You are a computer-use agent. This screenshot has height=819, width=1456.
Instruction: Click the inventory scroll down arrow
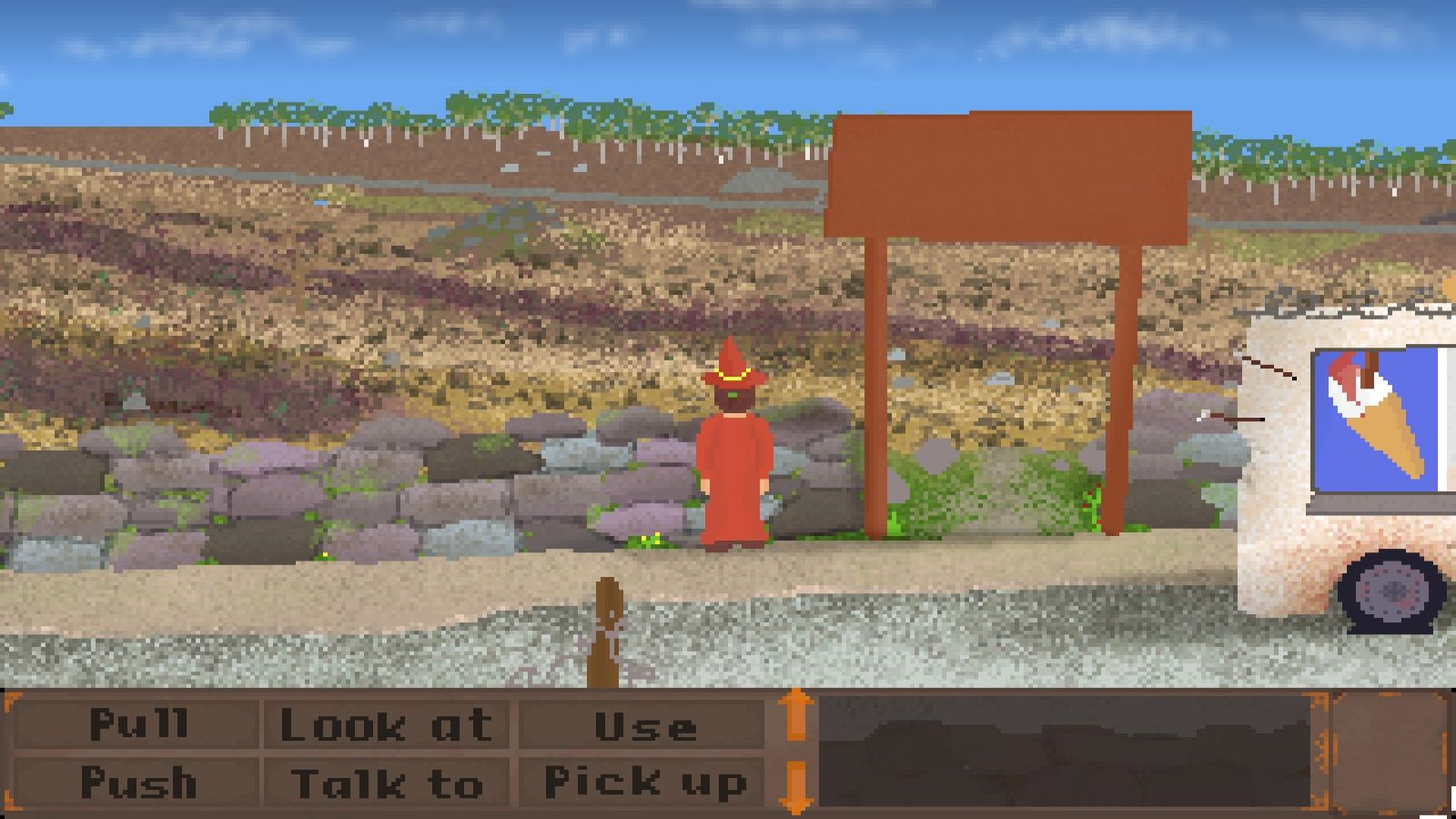point(796,786)
